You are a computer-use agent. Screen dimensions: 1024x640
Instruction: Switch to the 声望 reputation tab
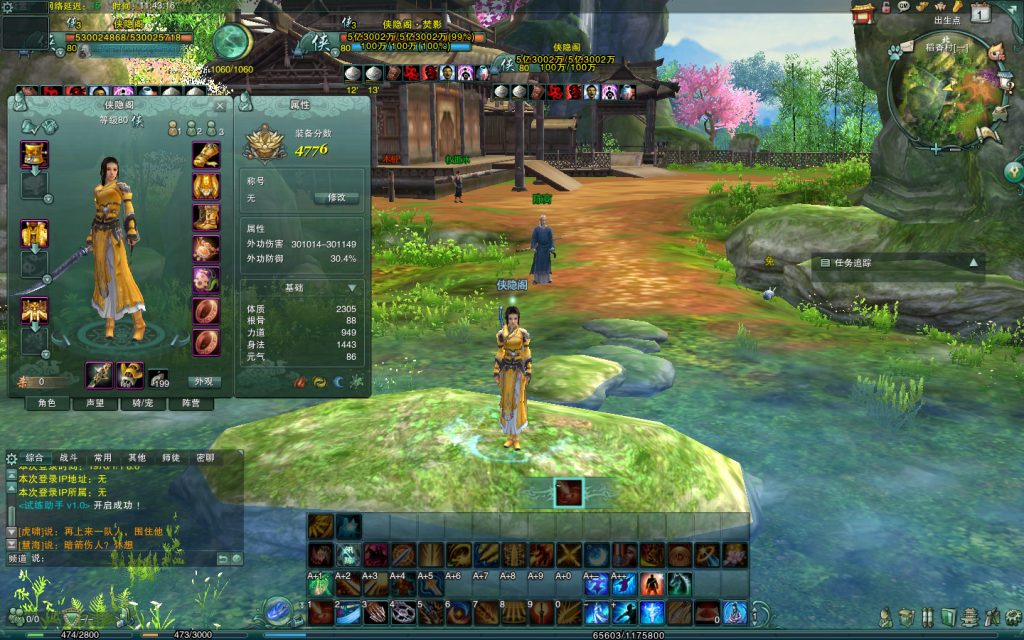[95, 403]
